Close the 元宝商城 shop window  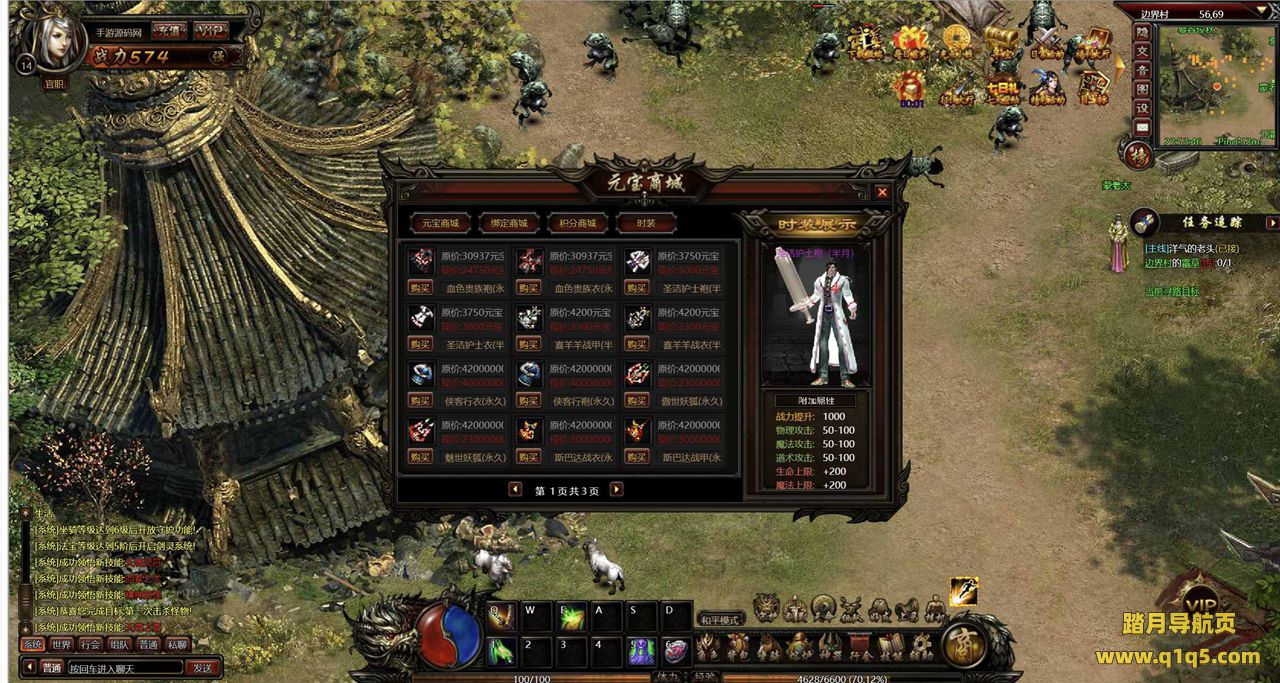[882, 192]
